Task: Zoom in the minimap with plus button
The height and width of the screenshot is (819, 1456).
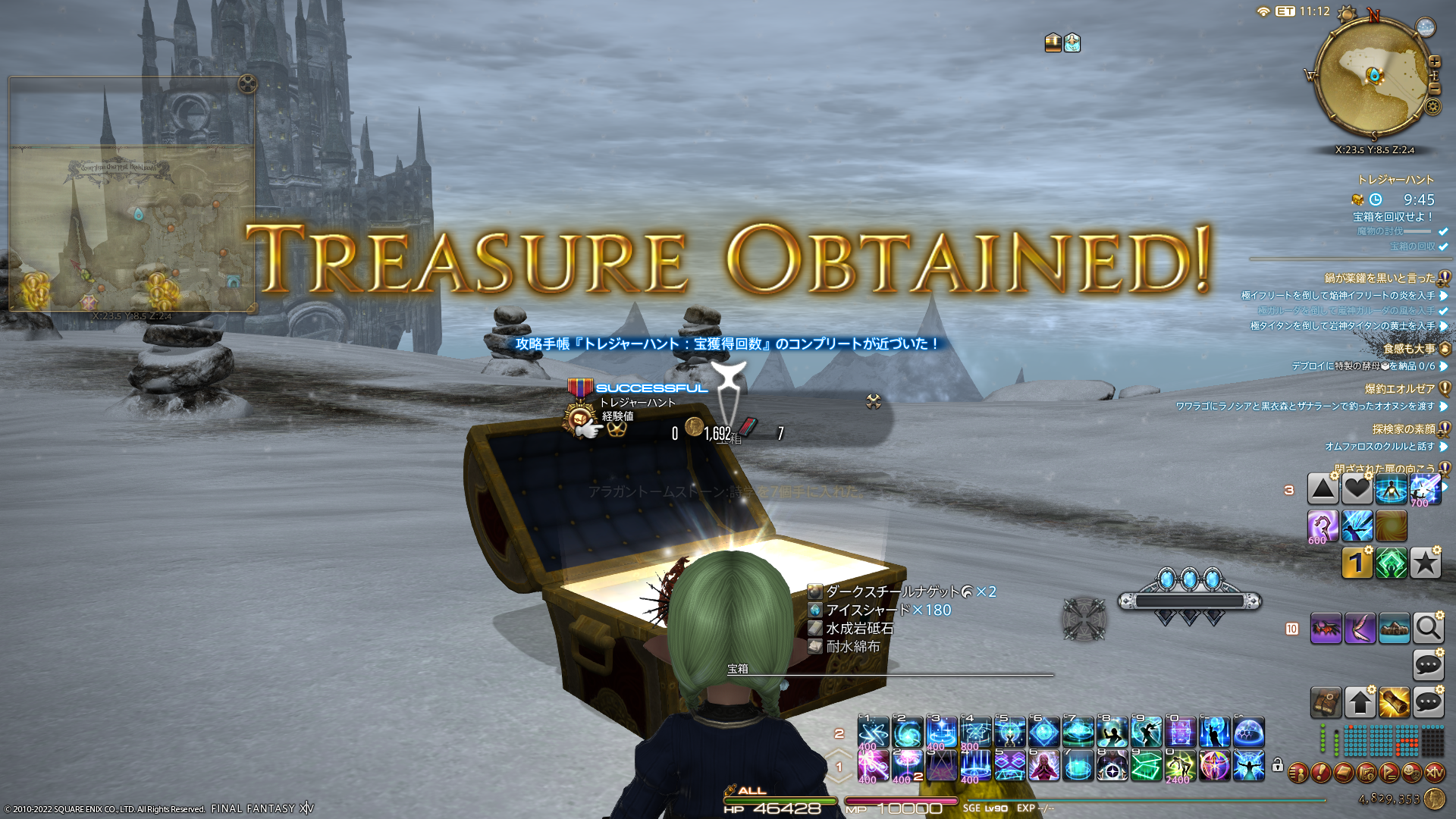Action: [x=1434, y=62]
